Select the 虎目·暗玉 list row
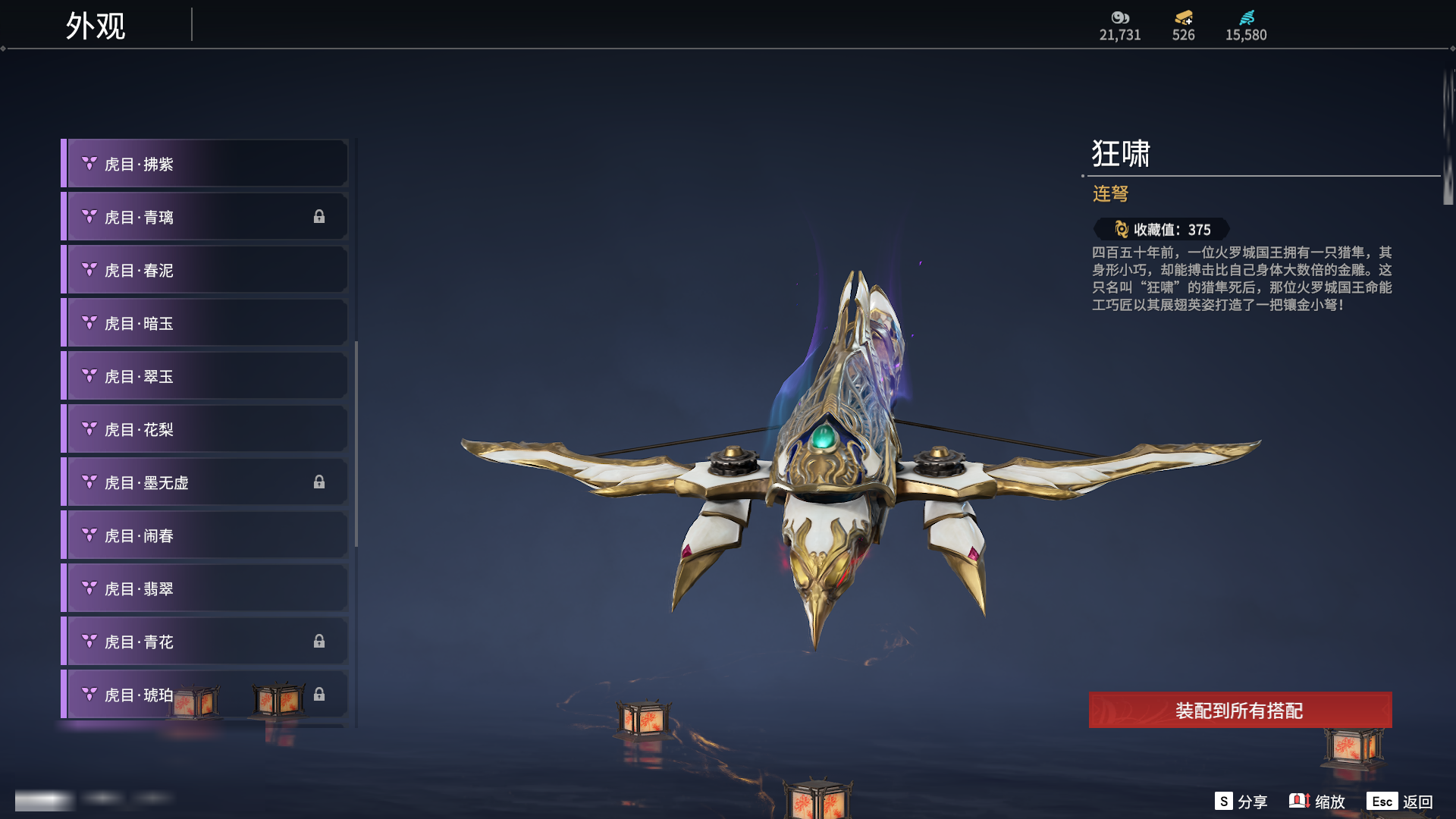This screenshot has height=819, width=1456. click(205, 323)
